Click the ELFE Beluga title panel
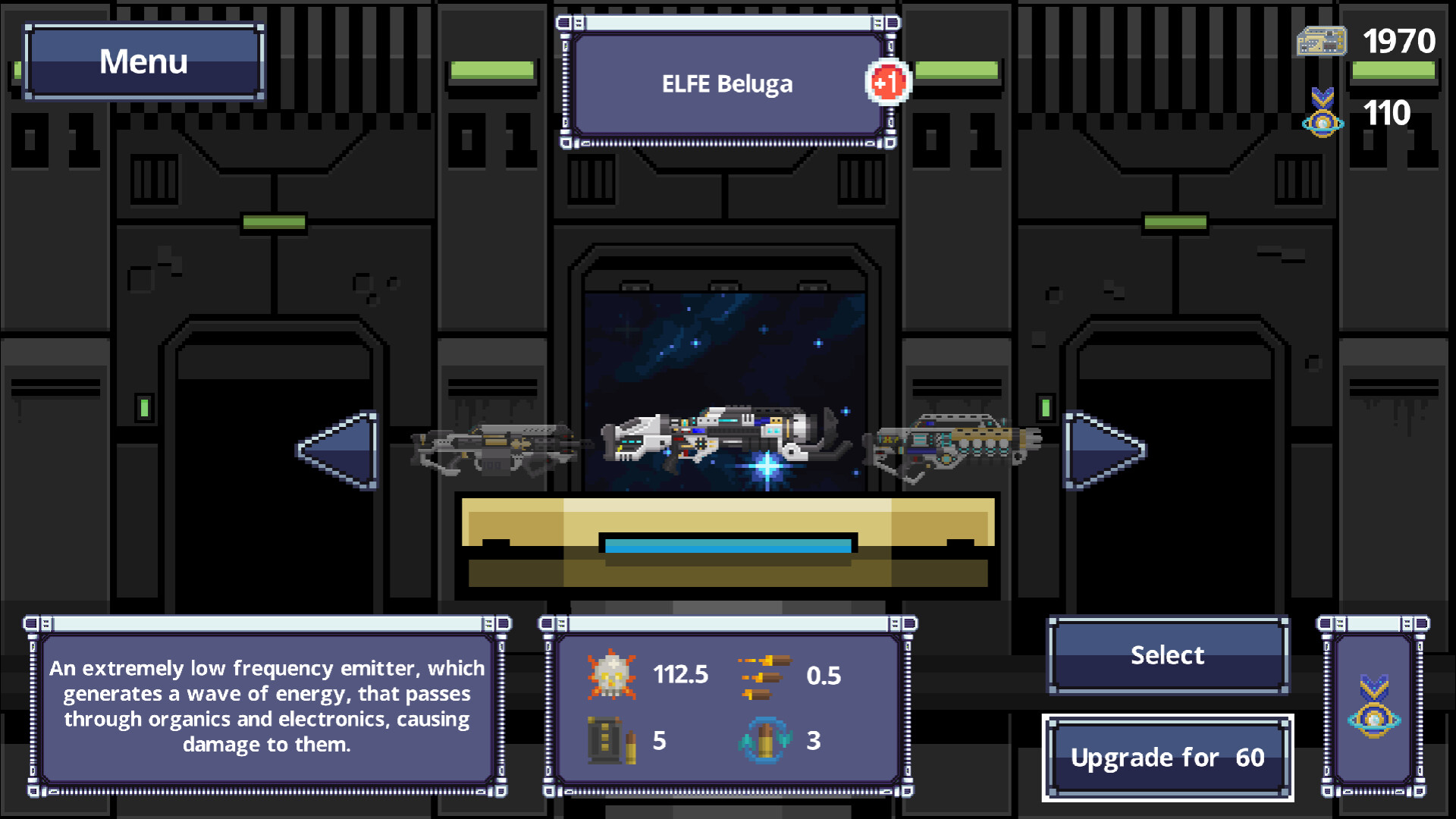 (726, 83)
